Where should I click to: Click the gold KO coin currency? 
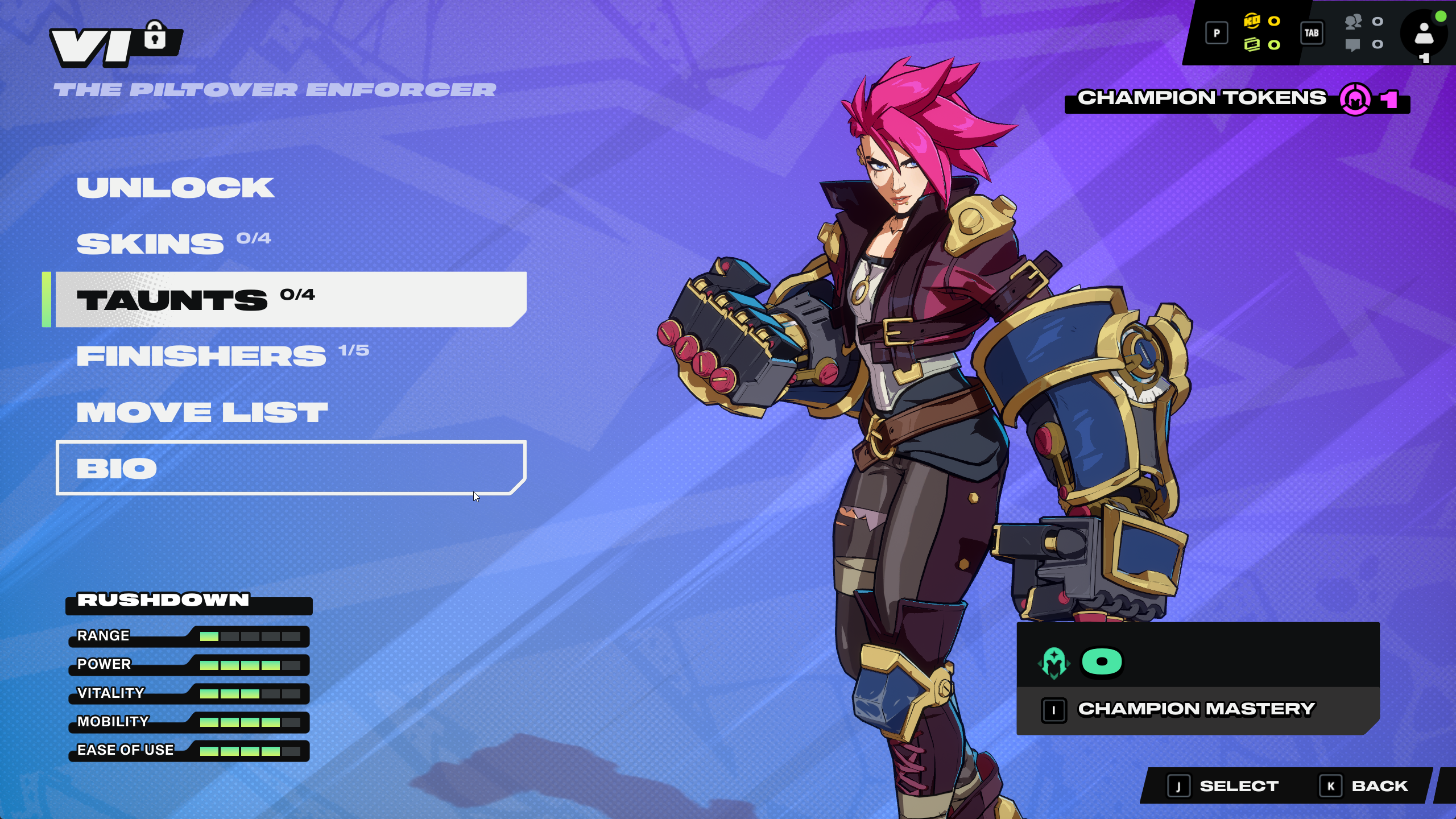pyautogui.click(x=1252, y=21)
